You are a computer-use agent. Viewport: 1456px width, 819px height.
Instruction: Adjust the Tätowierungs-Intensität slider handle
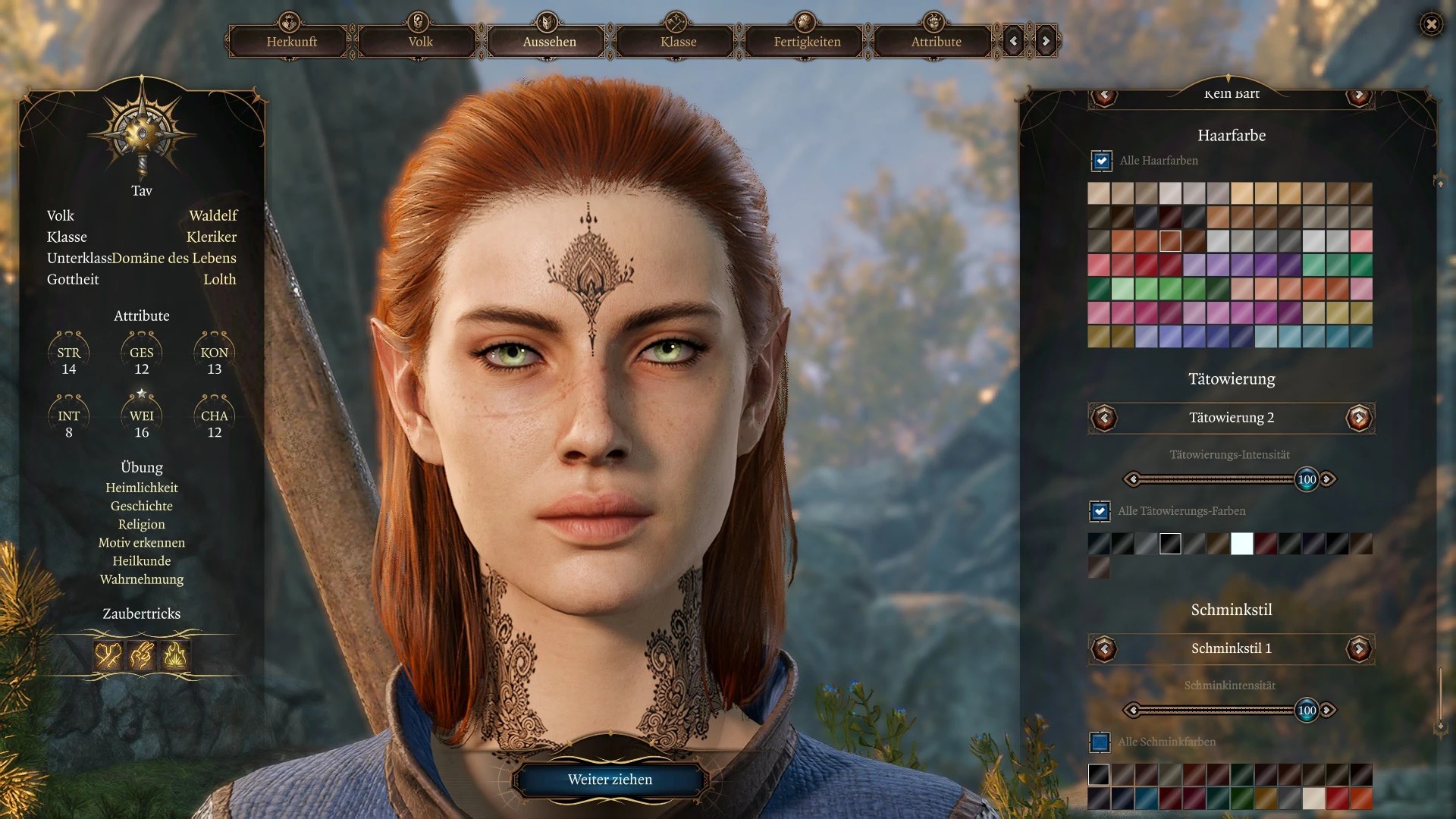point(1307,479)
